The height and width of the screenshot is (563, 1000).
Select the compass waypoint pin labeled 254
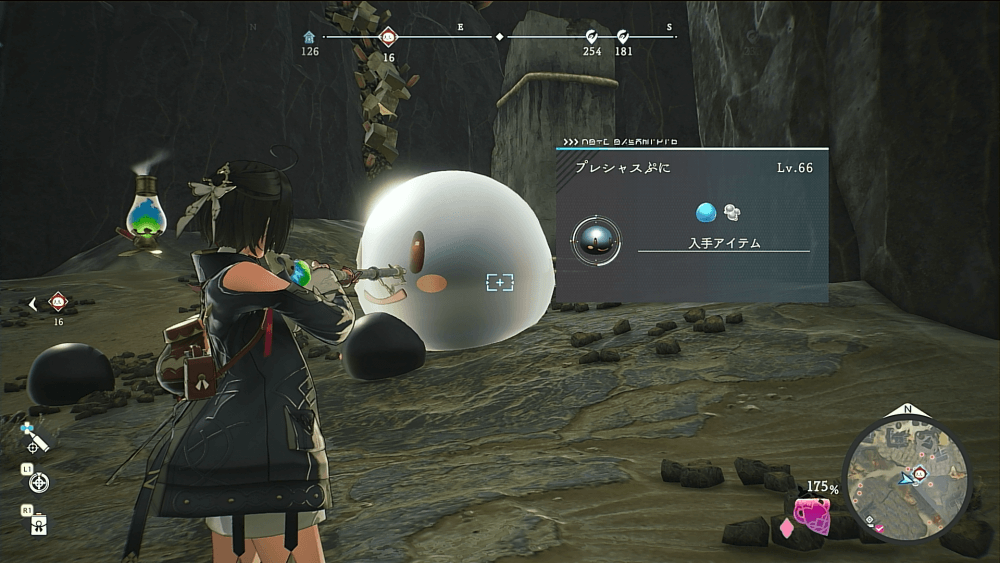pyautogui.click(x=592, y=37)
